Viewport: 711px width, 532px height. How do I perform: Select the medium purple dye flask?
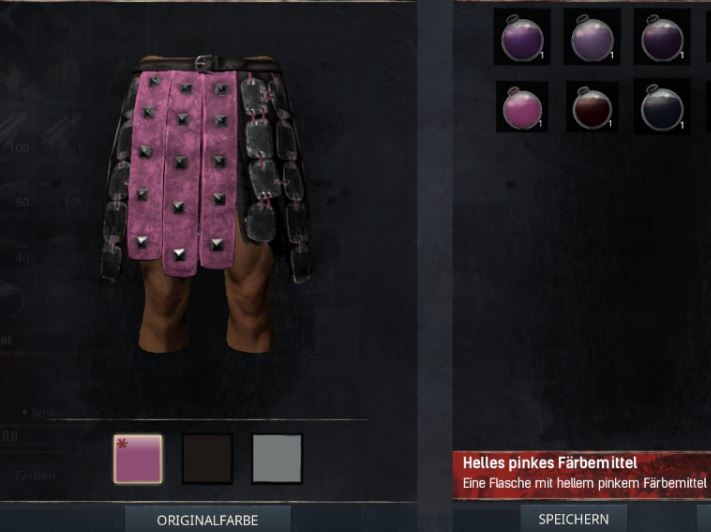pyautogui.click(x=522, y=38)
